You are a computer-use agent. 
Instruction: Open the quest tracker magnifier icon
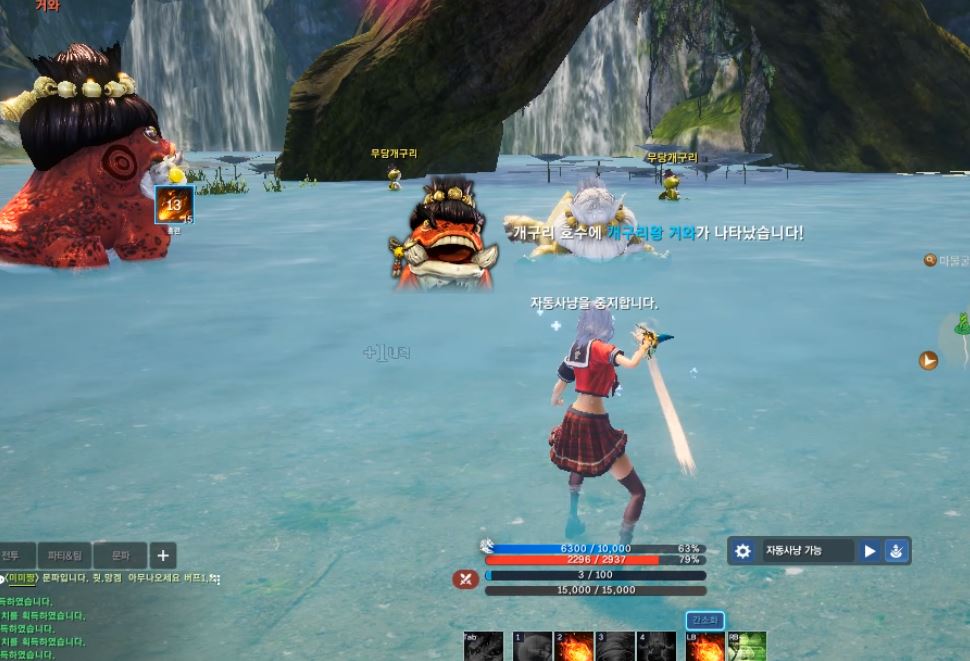pyautogui.click(x=930, y=260)
